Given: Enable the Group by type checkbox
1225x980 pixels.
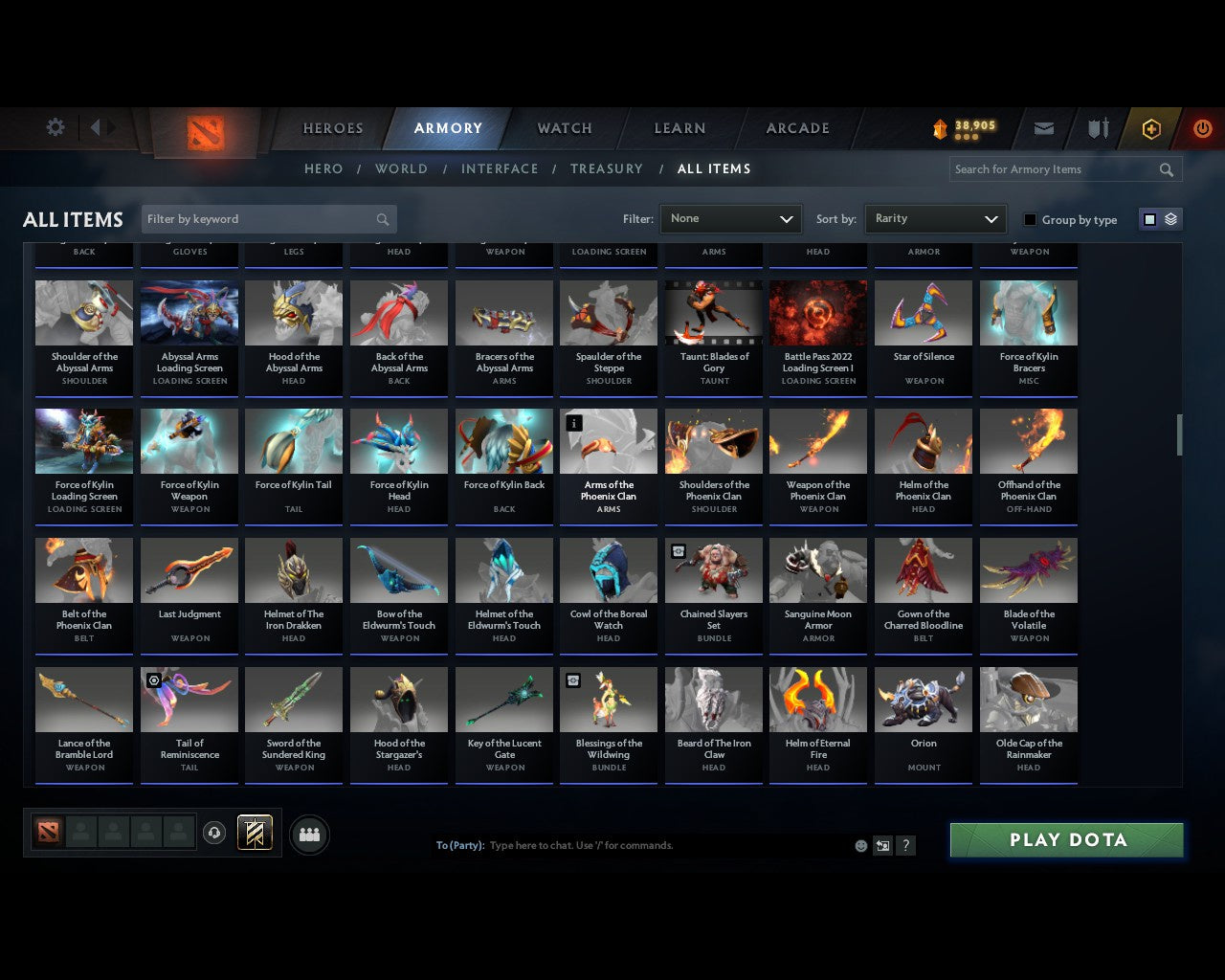Looking at the screenshot, I should coord(1030,219).
